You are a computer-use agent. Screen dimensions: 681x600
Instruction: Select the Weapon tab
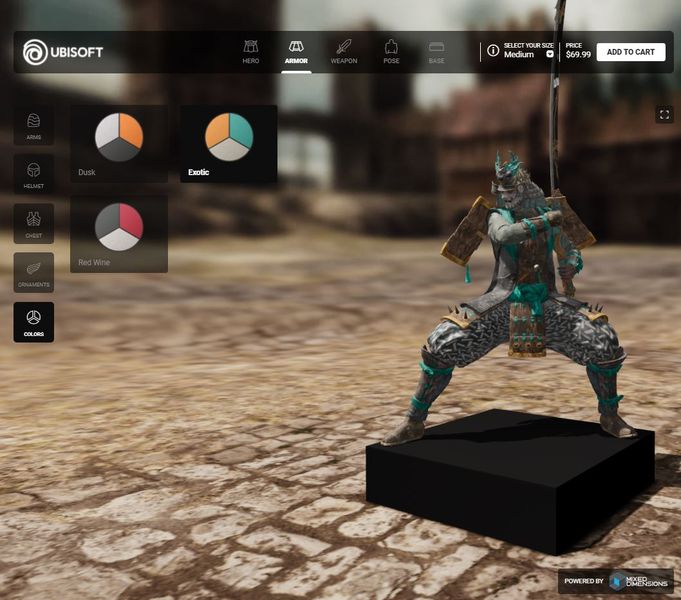click(343, 51)
